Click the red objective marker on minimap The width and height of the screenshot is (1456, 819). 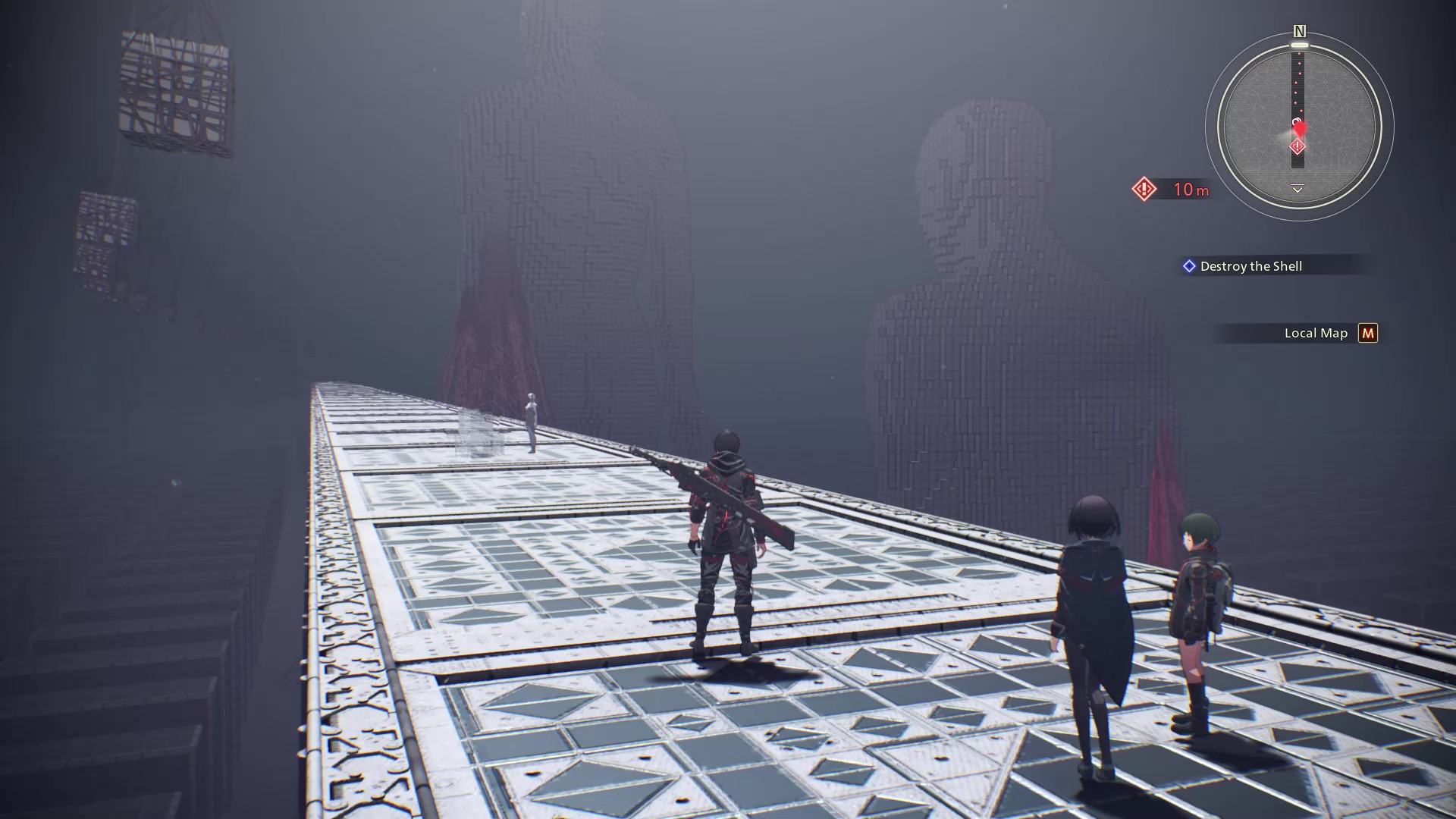point(1298,146)
